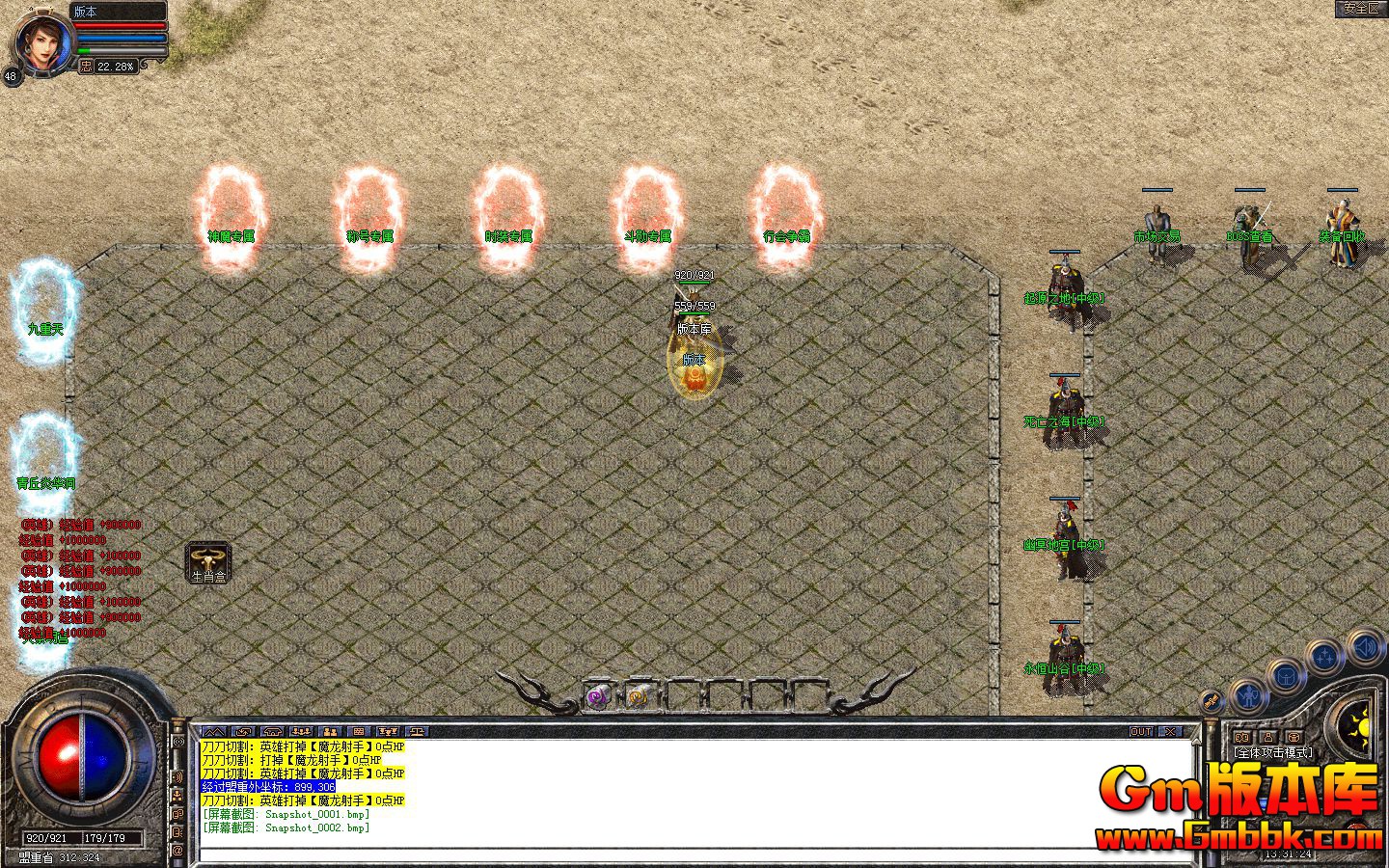Screen dimensions: 1389x868
Task: Click the orange person icon near the attack mode label
Action: point(1268,737)
